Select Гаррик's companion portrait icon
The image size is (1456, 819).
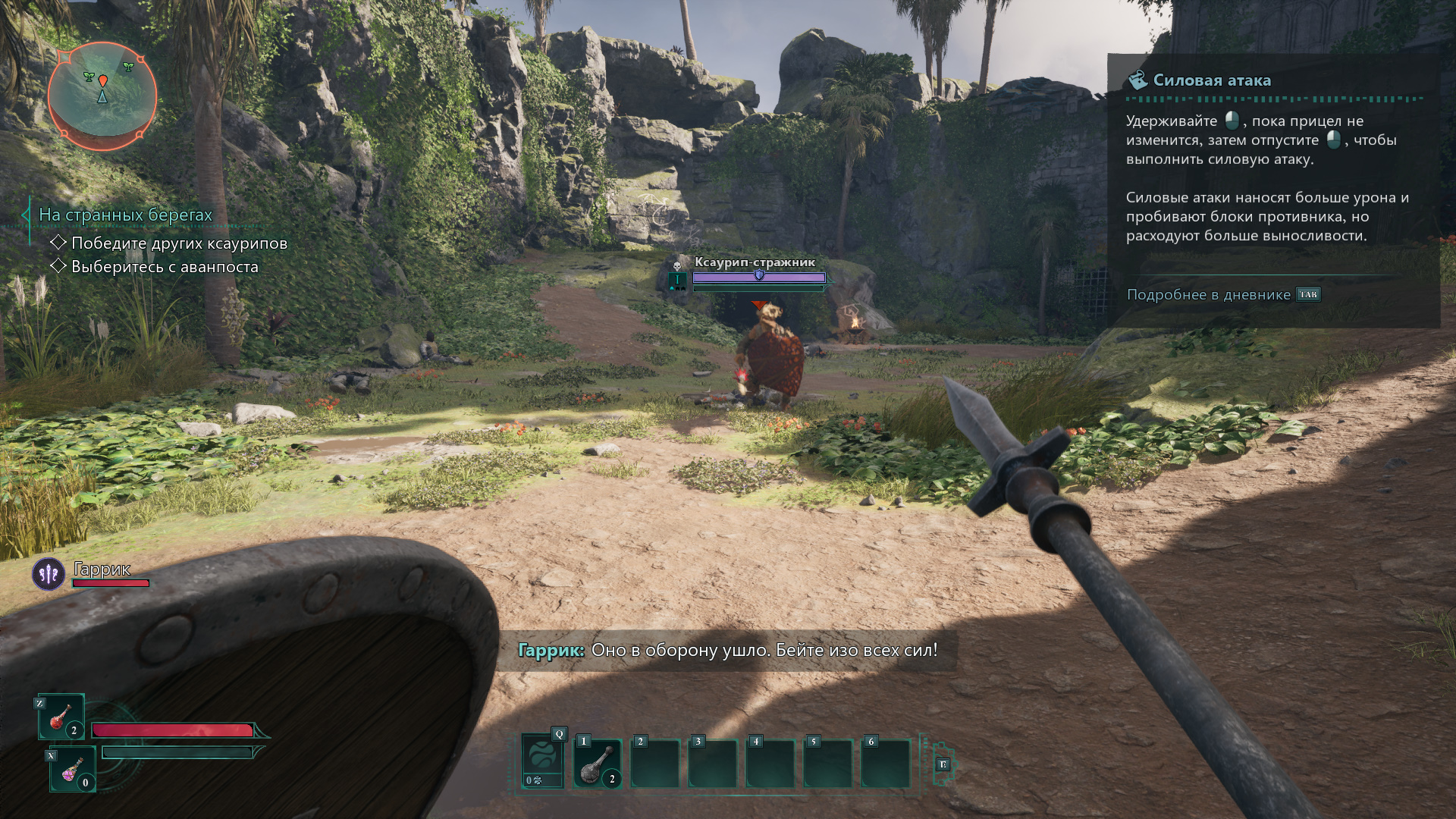49,574
